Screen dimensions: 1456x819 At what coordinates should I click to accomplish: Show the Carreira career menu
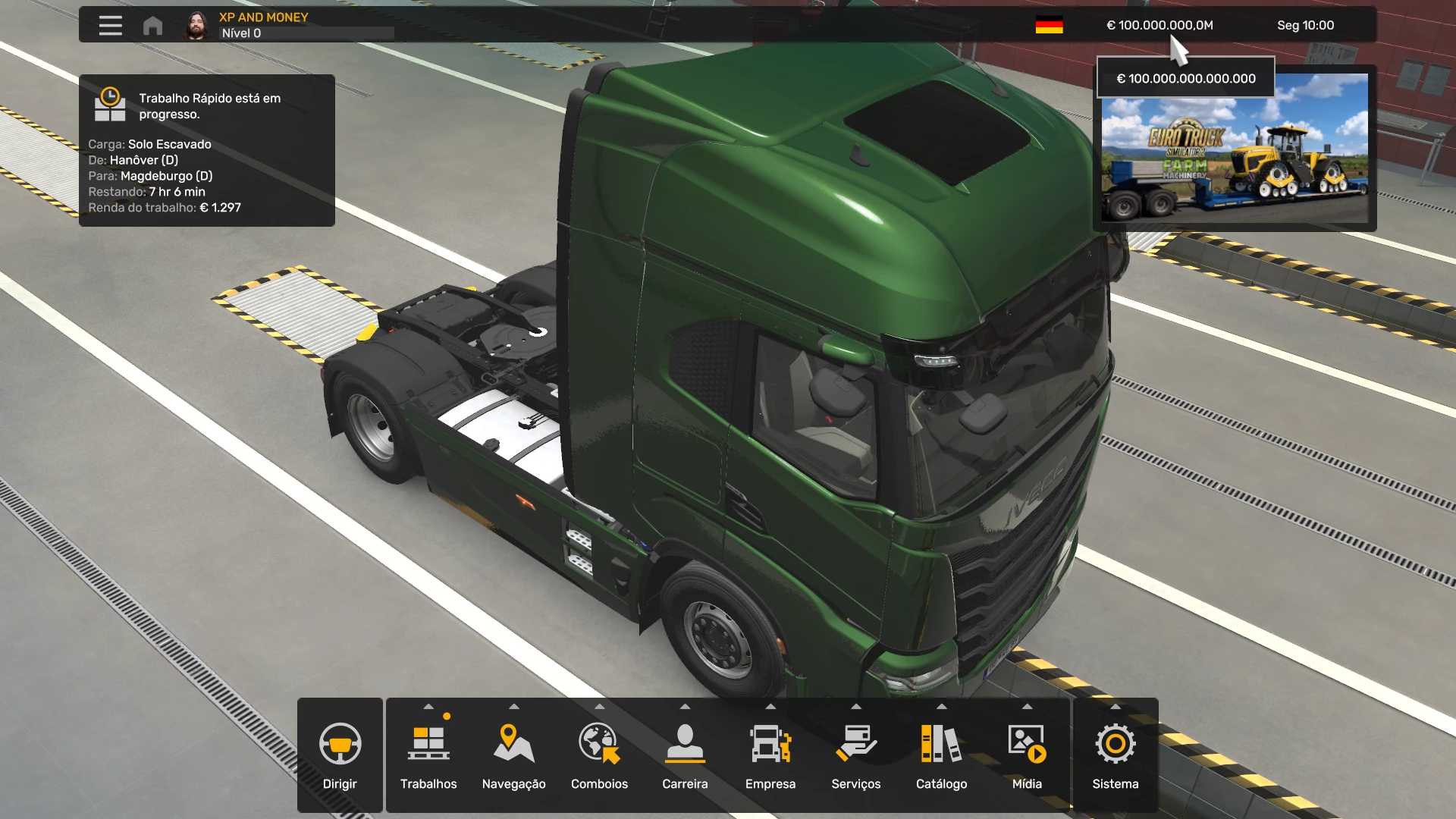(685, 755)
